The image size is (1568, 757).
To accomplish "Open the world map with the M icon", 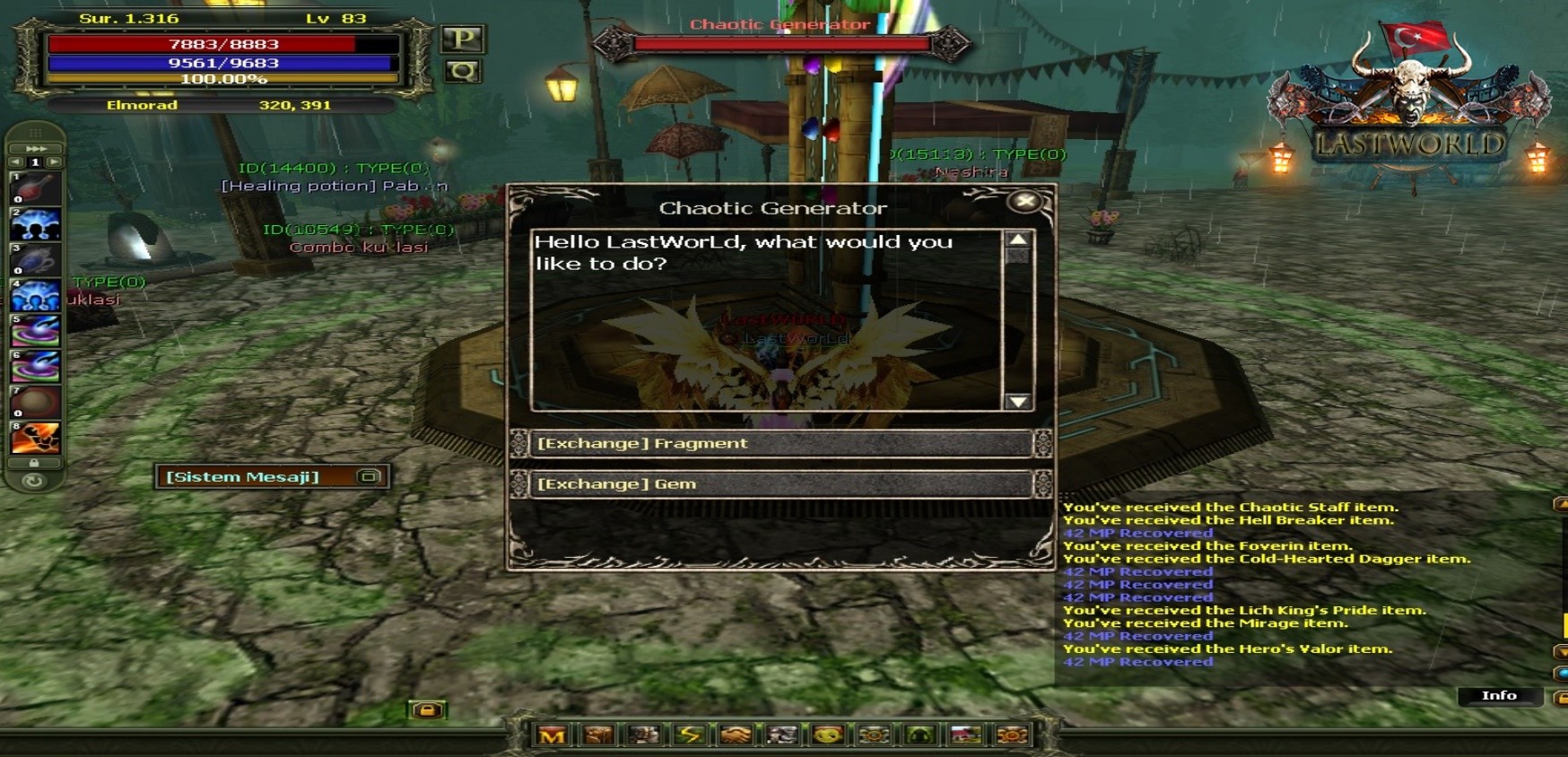I will coord(553,734).
